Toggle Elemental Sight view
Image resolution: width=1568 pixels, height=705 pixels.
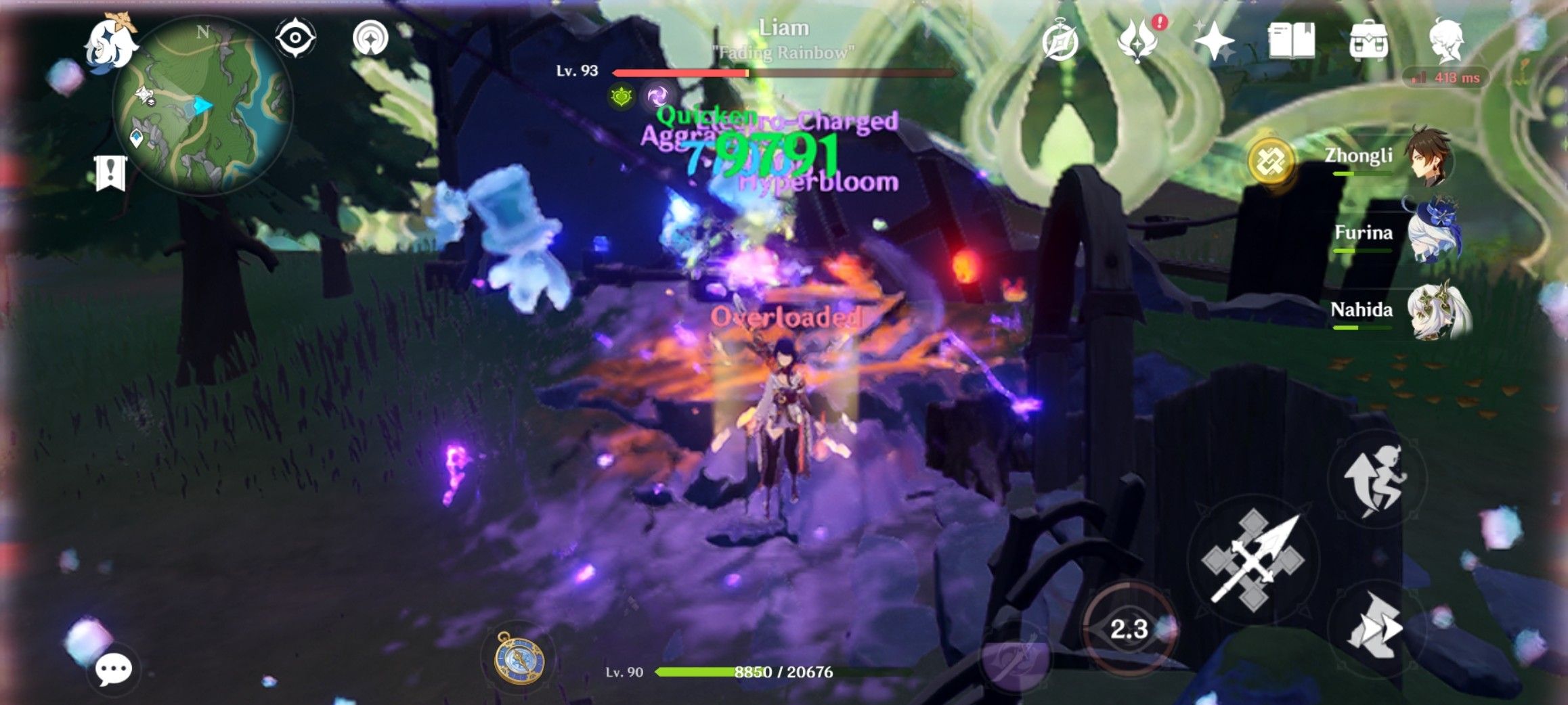click(294, 37)
